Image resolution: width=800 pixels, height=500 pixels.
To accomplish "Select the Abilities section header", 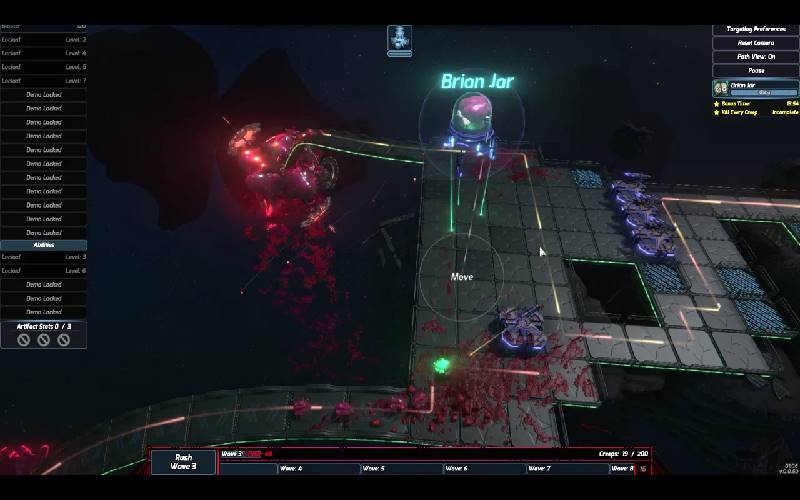I will tap(43, 244).
